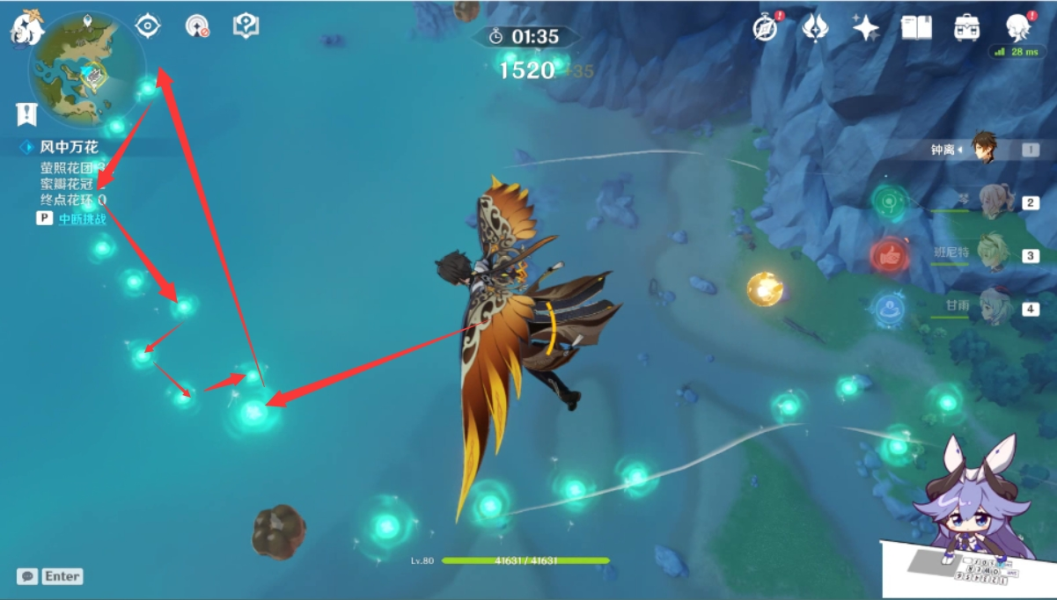The width and height of the screenshot is (1057, 600).
Task: Open the Paimon menu
Action: [25, 28]
